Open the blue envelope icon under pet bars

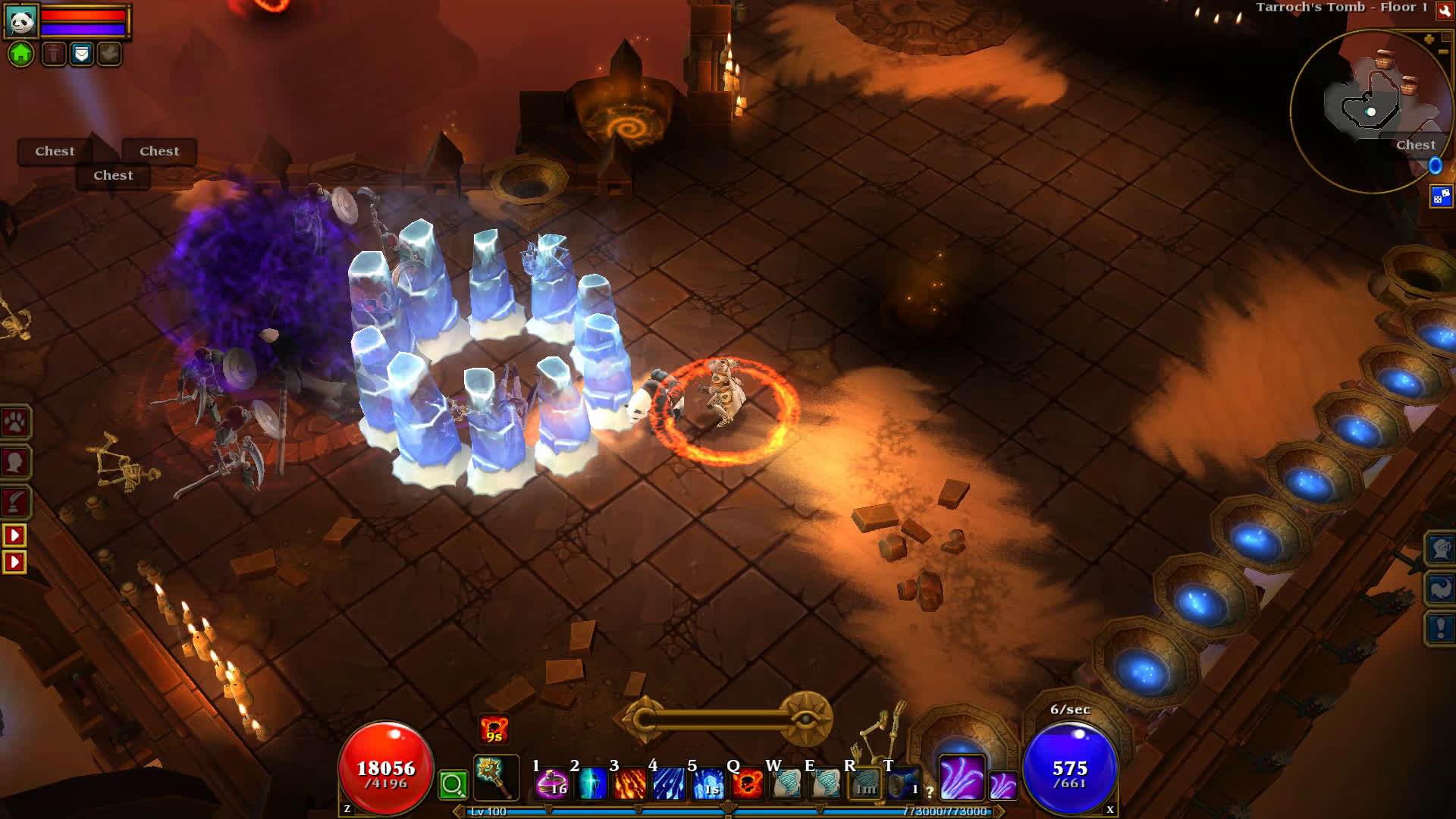tap(82, 54)
